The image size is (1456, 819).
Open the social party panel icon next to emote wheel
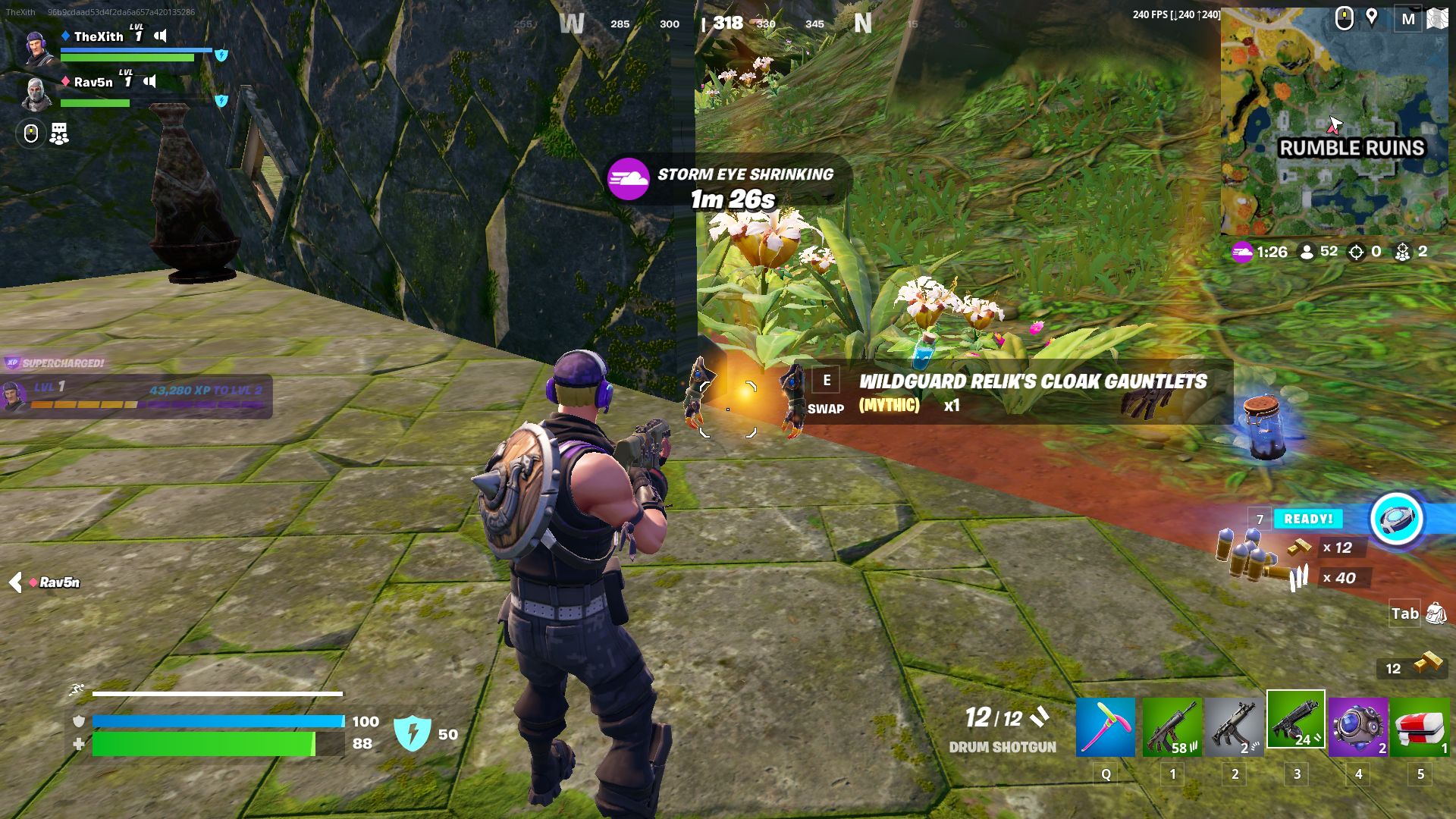pos(58,133)
